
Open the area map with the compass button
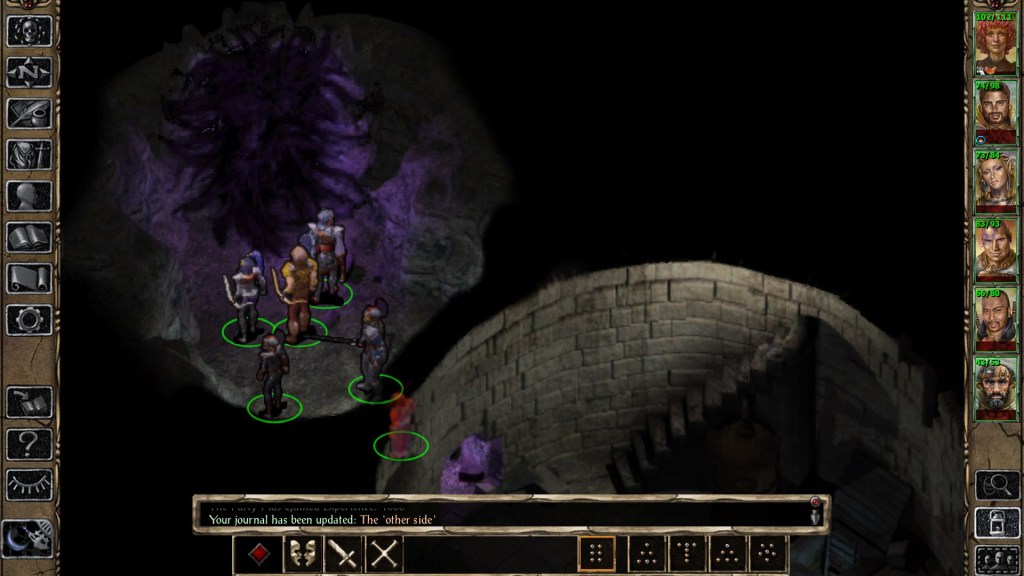coord(29,72)
